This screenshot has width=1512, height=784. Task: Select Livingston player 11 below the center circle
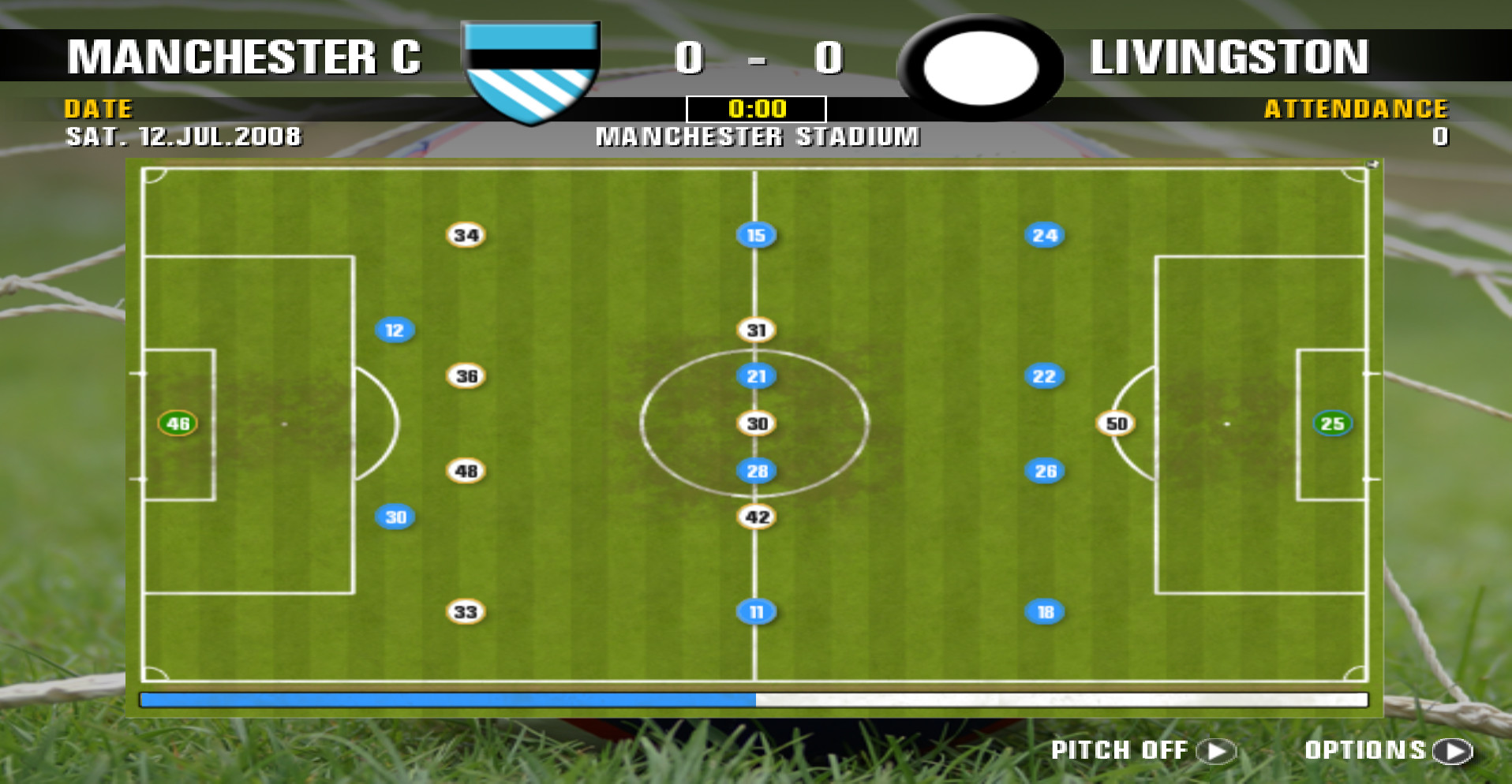(x=756, y=611)
